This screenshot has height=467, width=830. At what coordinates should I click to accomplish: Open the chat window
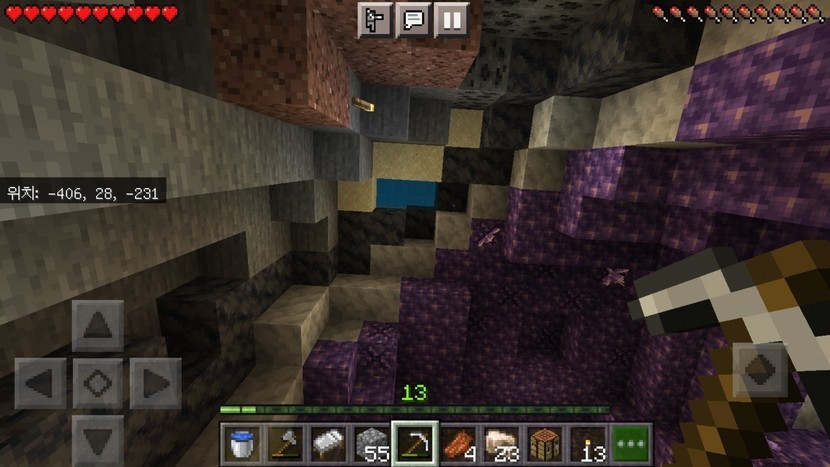click(413, 20)
